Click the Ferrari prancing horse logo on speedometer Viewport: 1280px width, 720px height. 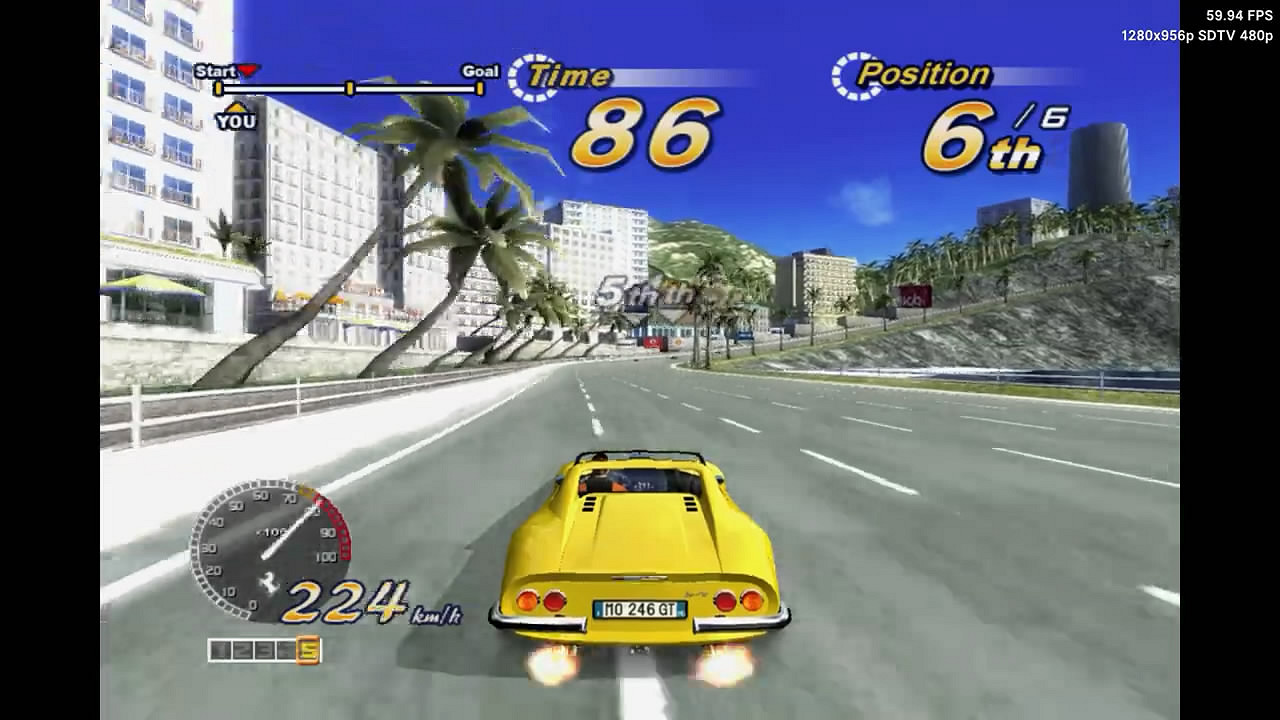pos(268,582)
